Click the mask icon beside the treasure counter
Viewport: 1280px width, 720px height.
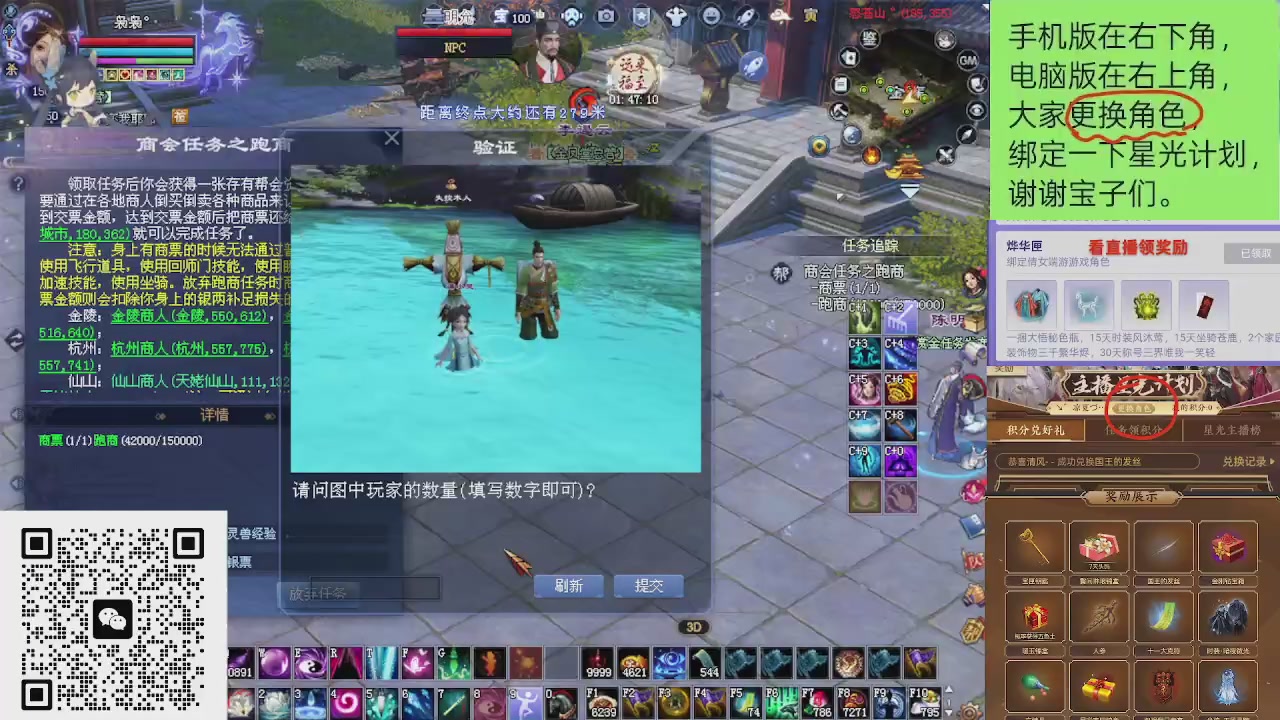coord(572,15)
